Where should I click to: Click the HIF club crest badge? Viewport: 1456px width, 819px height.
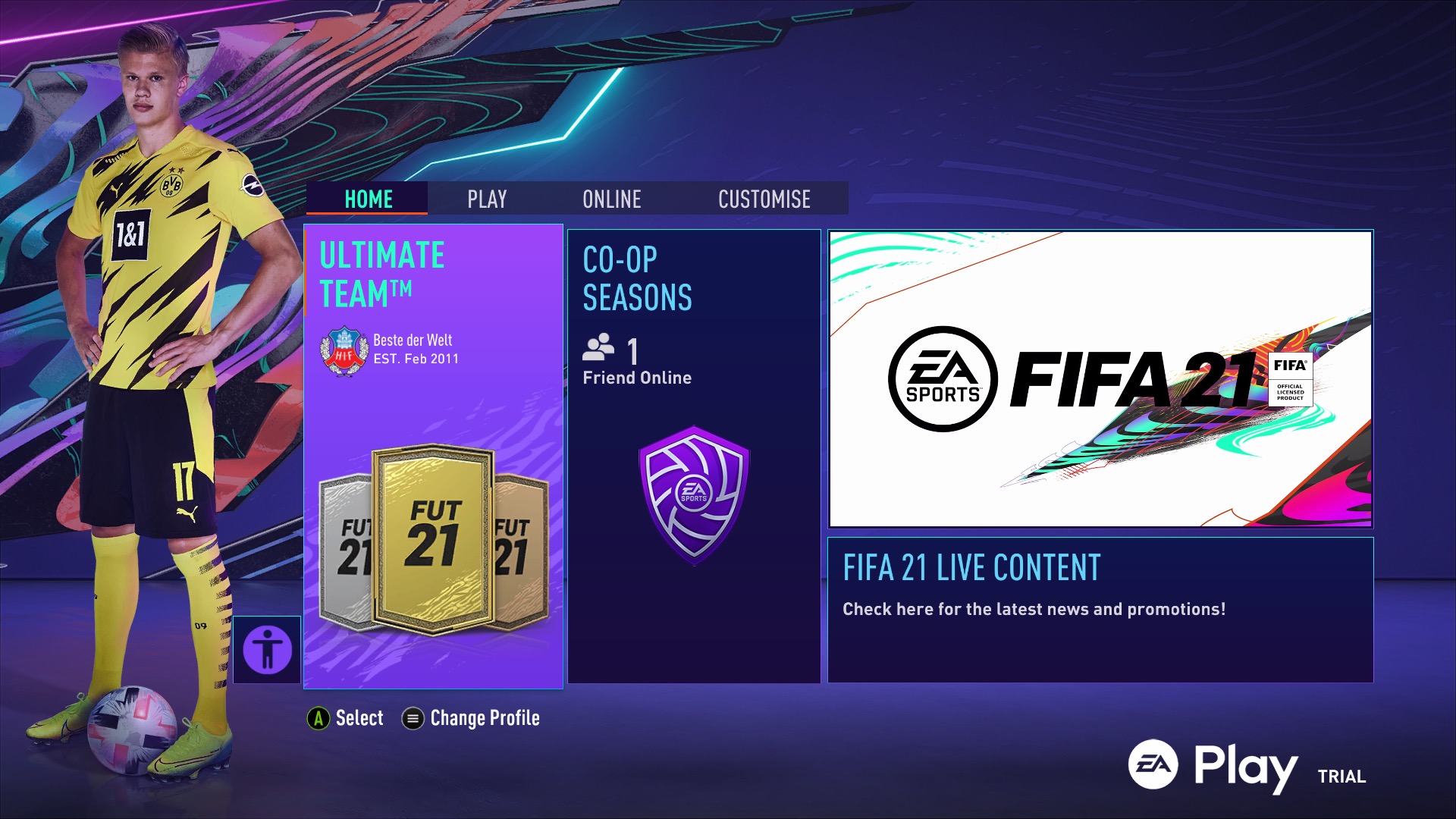pyautogui.click(x=346, y=350)
